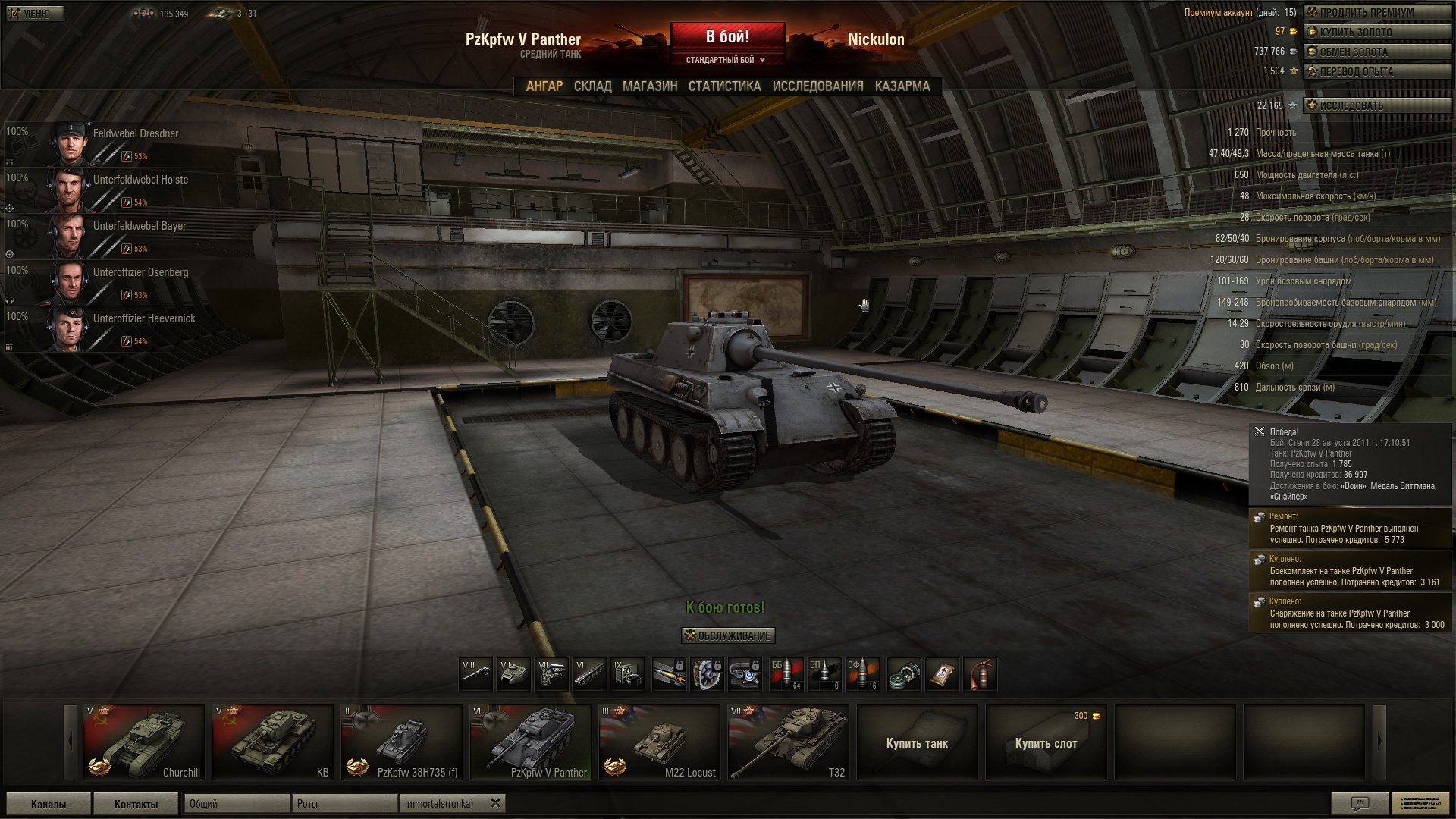Viewport: 1456px width, 819px height.
Task: Open the СТАНДАРТНЫЙ БОЙ battle type dropdown
Action: pyautogui.click(x=726, y=60)
